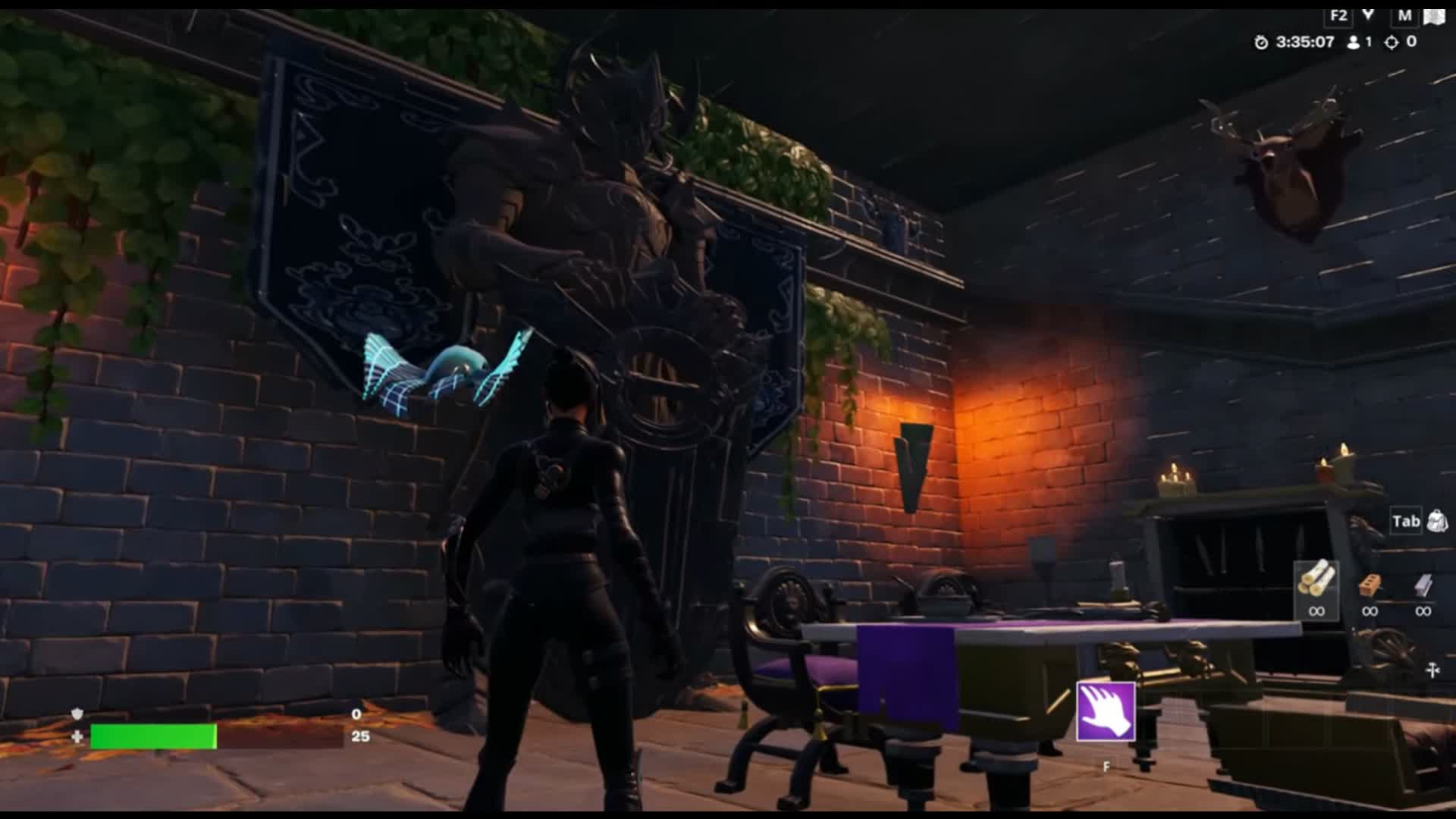Click the eliminations crosshair icon

pyautogui.click(x=1392, y=43)
